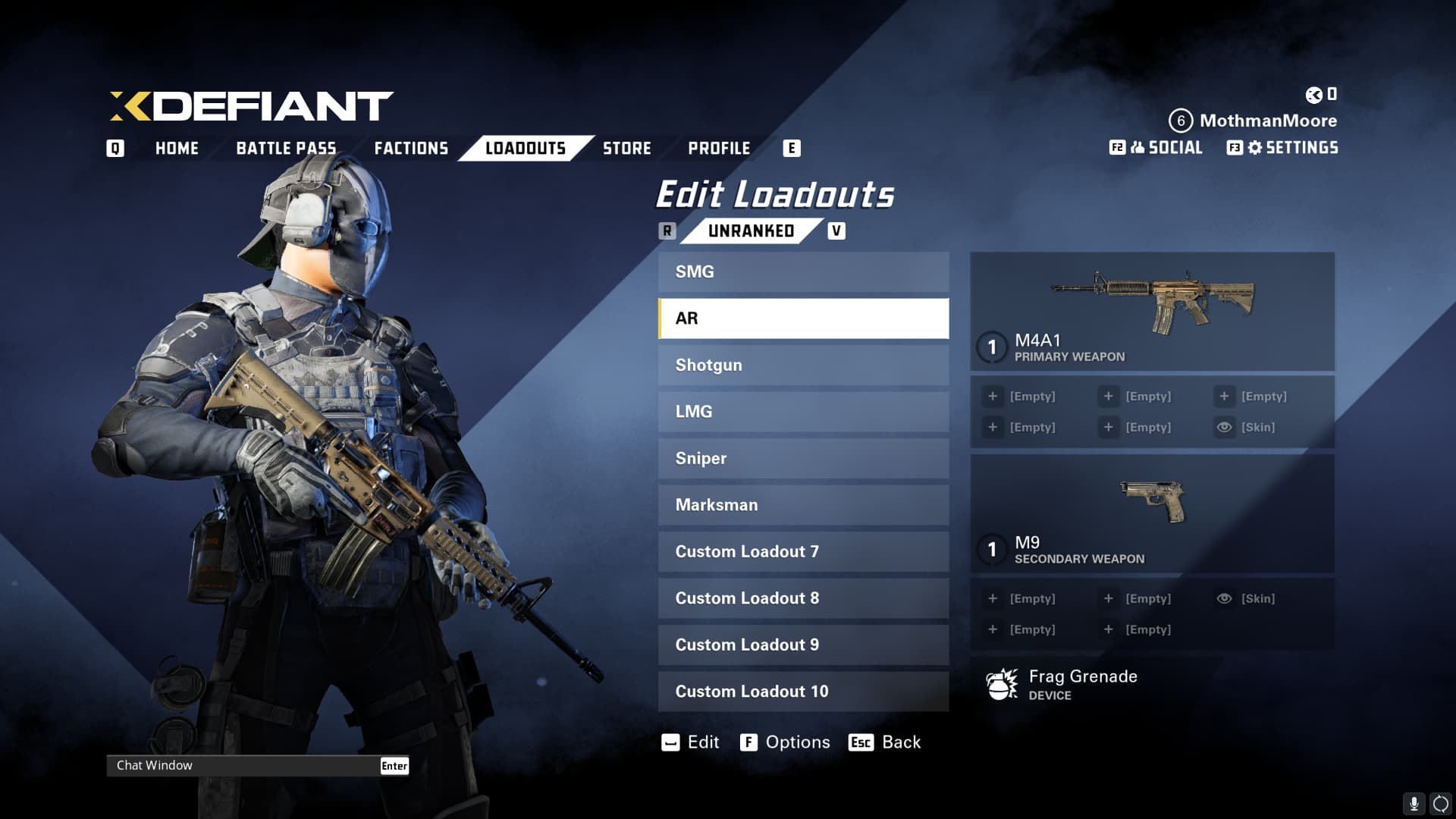Select Custom Loadout 10

click(x=803, y=692)
